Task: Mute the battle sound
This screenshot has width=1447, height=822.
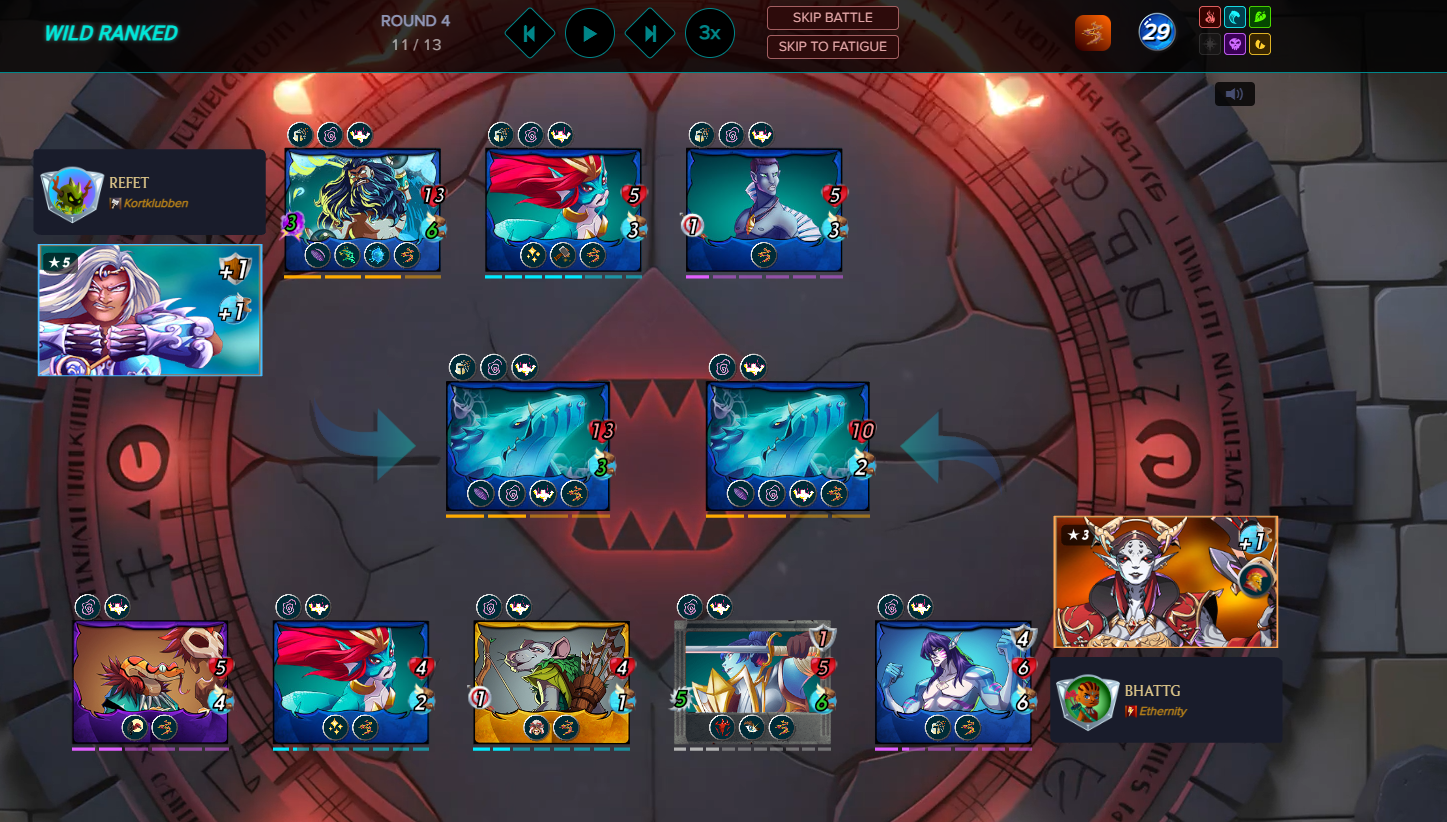Action: click(1234, 94)
